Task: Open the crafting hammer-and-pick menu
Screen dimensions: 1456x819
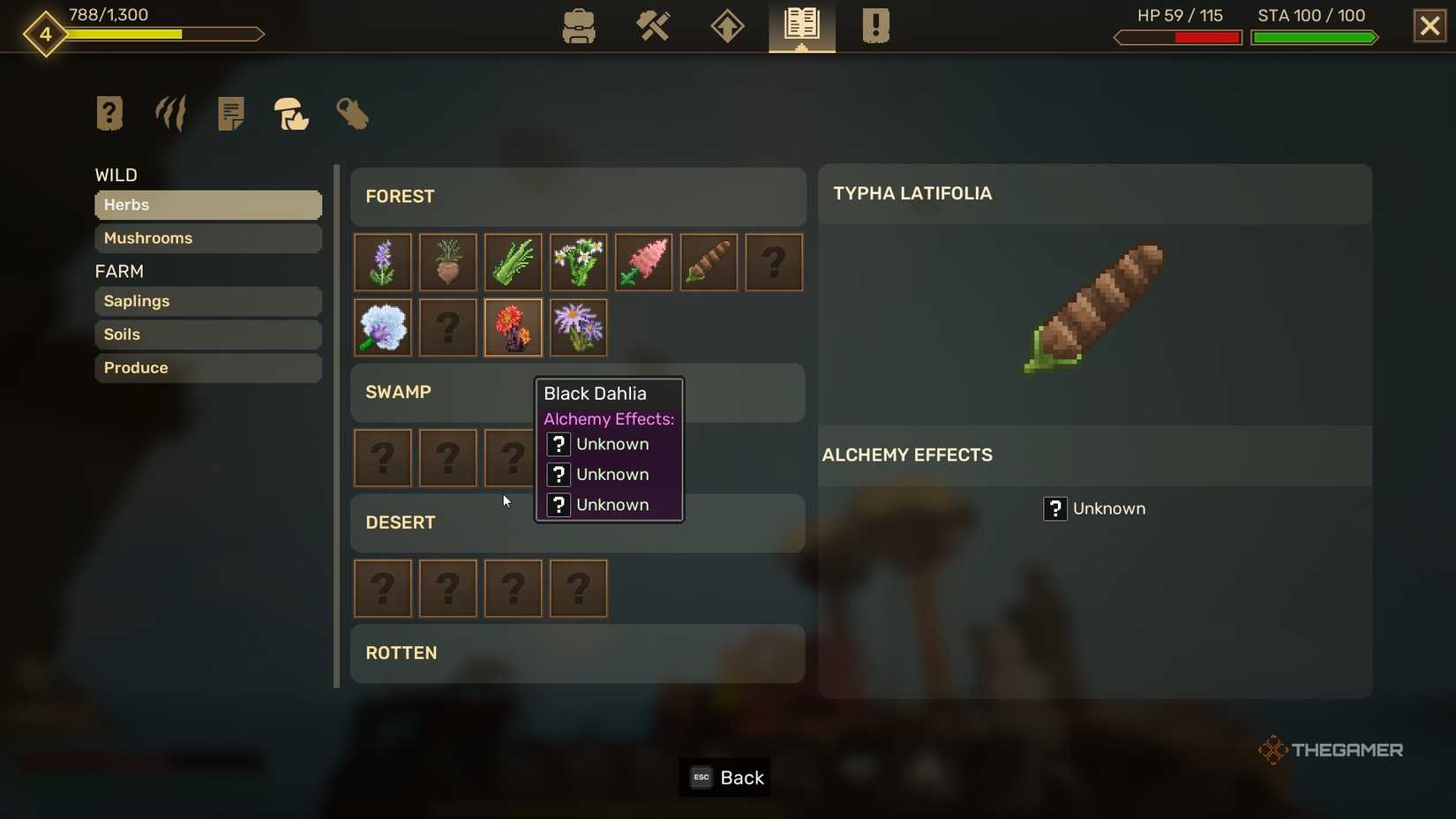Action: [x=653, y=26]
